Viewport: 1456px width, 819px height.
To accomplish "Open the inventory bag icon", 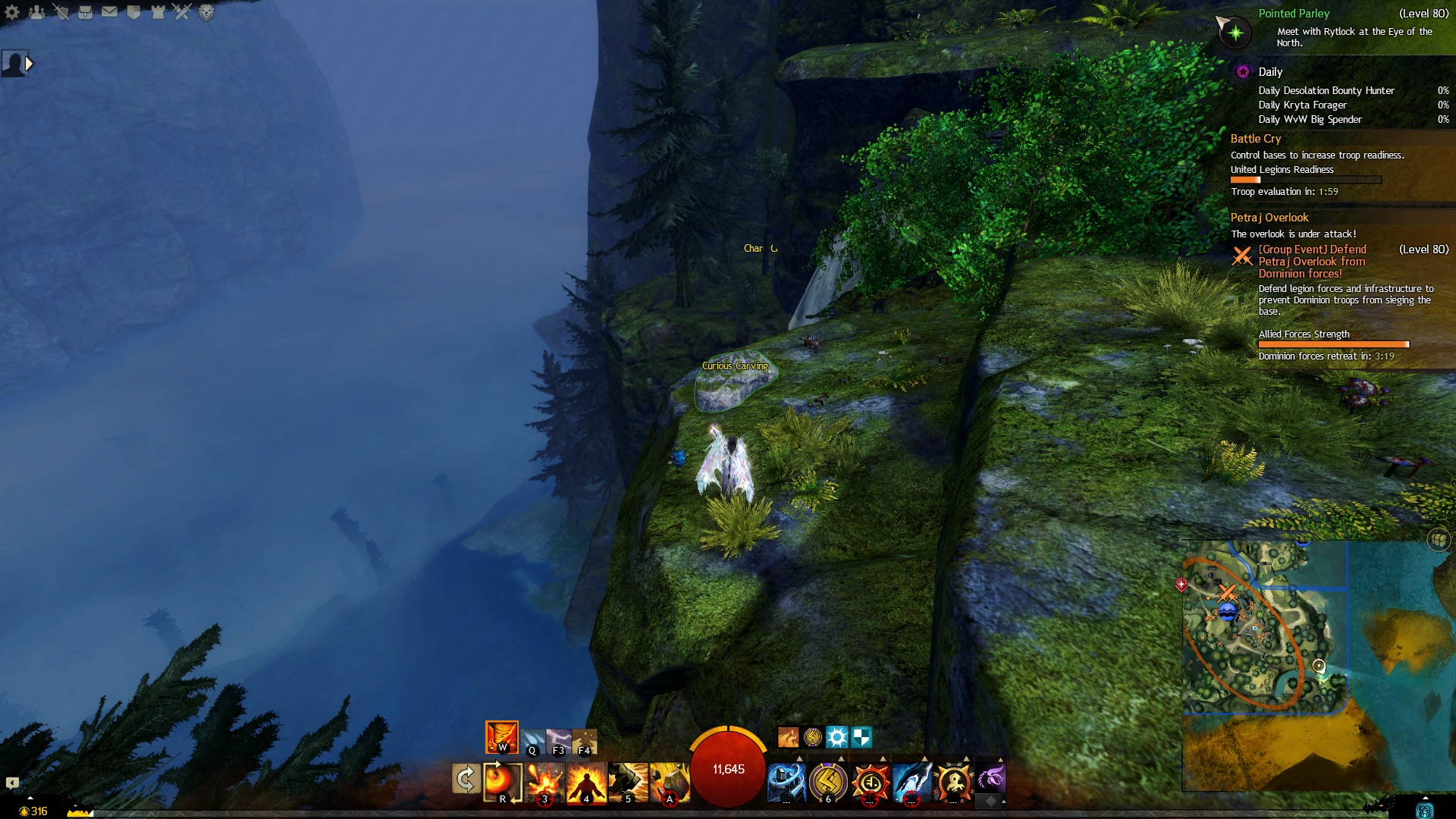I will (85, 12).
